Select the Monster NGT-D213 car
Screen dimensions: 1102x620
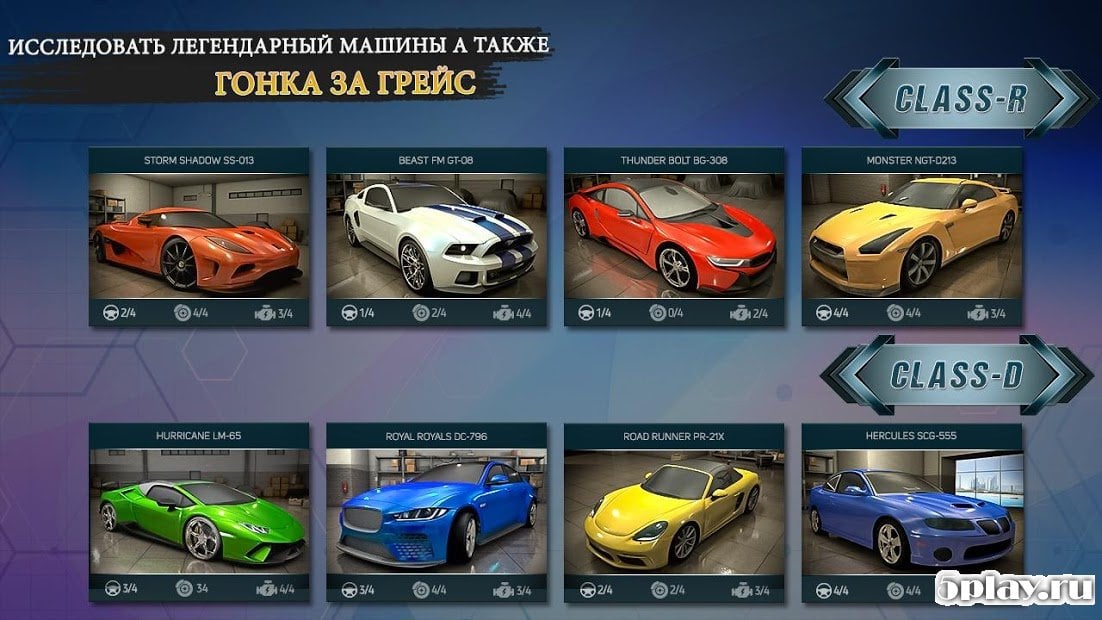point(912,236)
